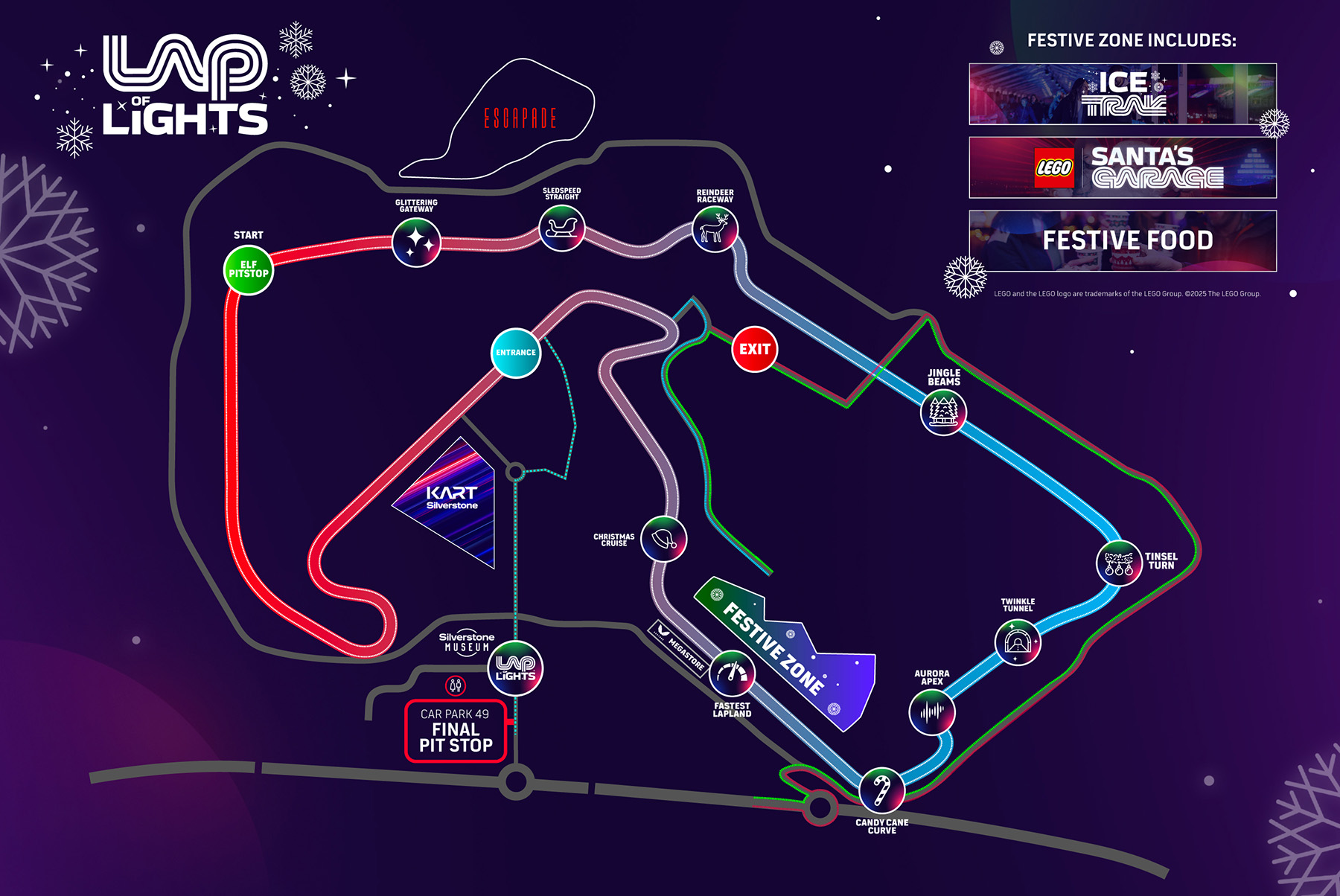Click the Fastest Lapland speedometer marker
The image size is (1340, 896).
click(x=733, y=673)
